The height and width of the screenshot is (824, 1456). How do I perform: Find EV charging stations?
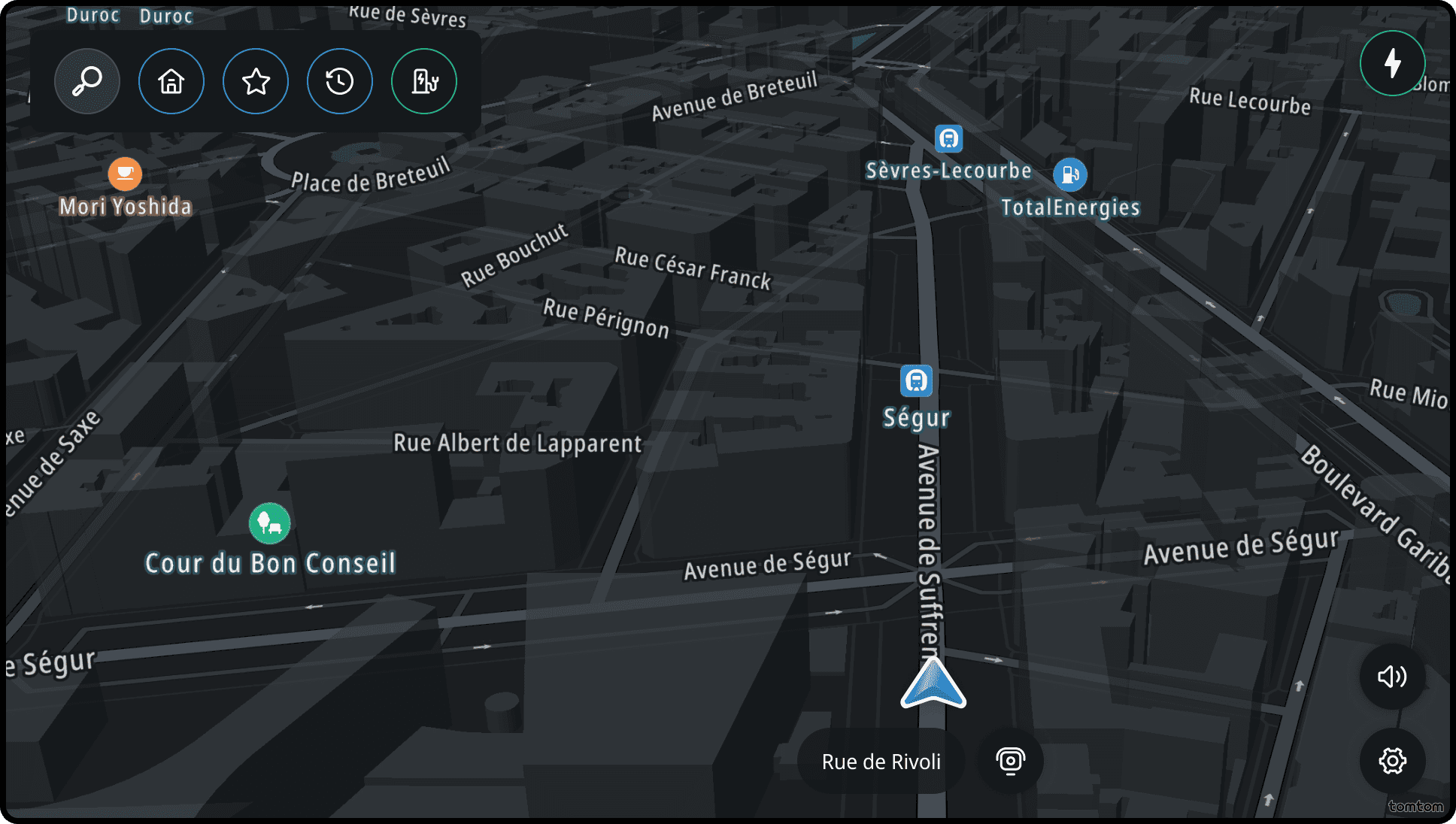coord(424,81)
